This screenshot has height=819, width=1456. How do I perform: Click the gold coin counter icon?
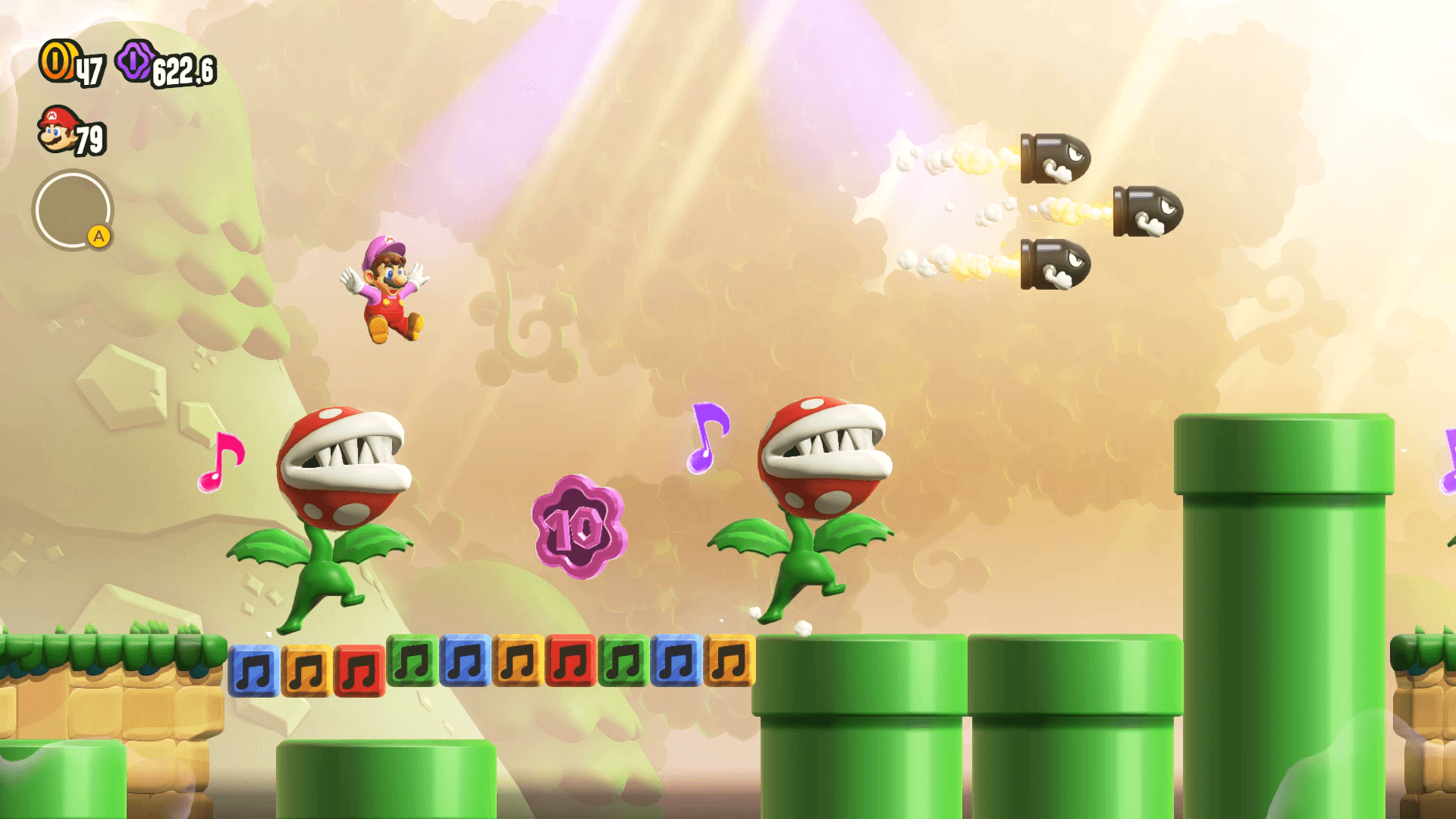tap(57, 61)
